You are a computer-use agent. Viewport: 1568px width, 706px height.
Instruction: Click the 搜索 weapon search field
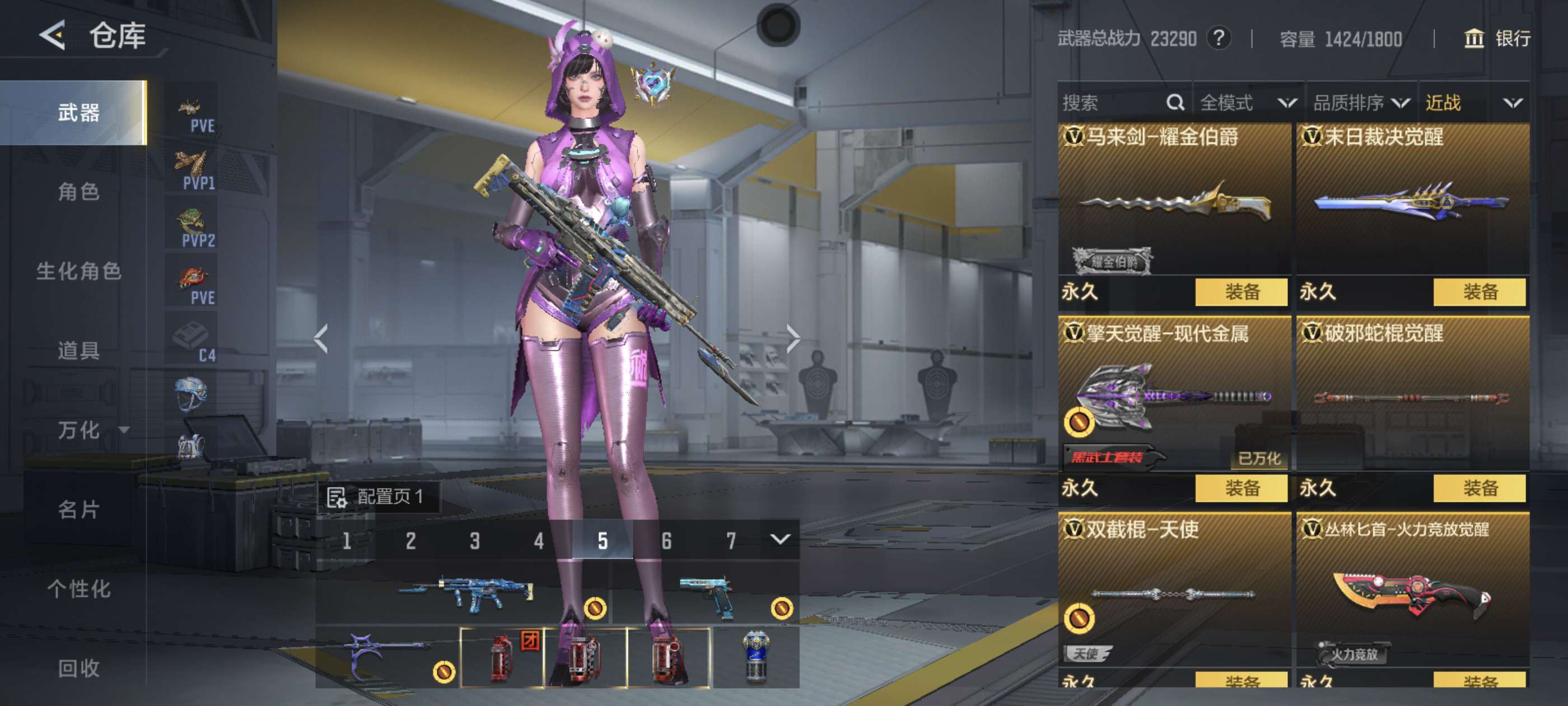tap(1111, 103)
